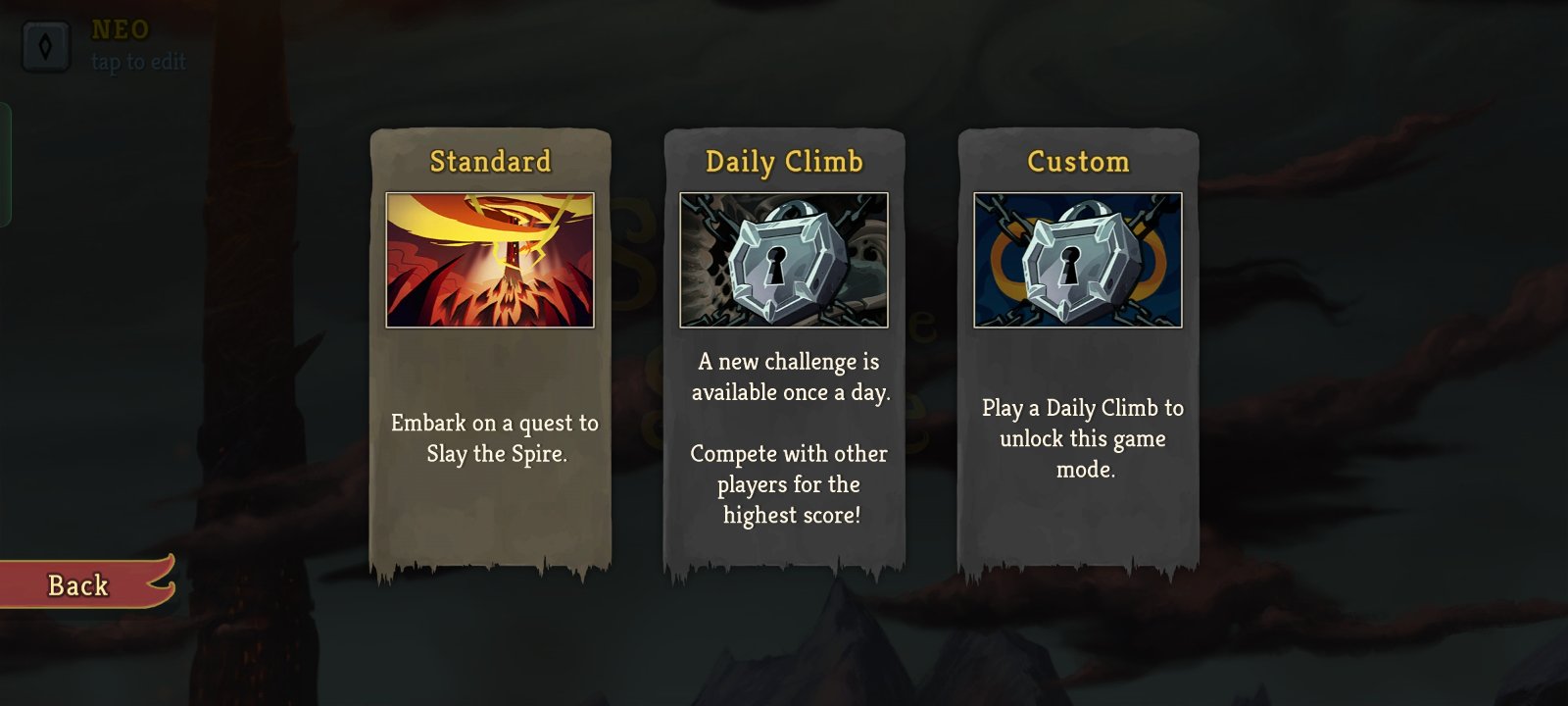Screen dimensions: 1568x706
Task: Select the locked Daily Climb mode
Action: click(x=784, y=353)
